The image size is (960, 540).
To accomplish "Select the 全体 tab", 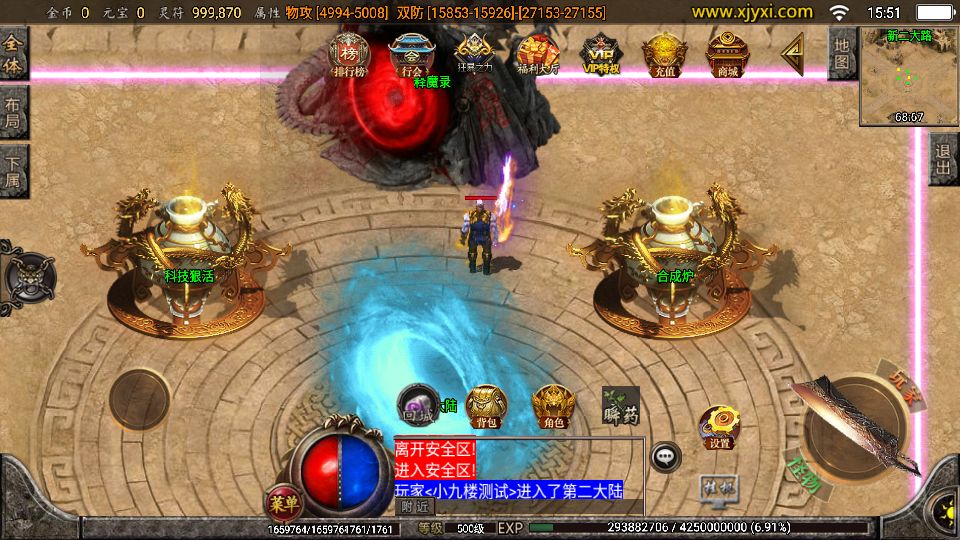I will click(14, 52).
